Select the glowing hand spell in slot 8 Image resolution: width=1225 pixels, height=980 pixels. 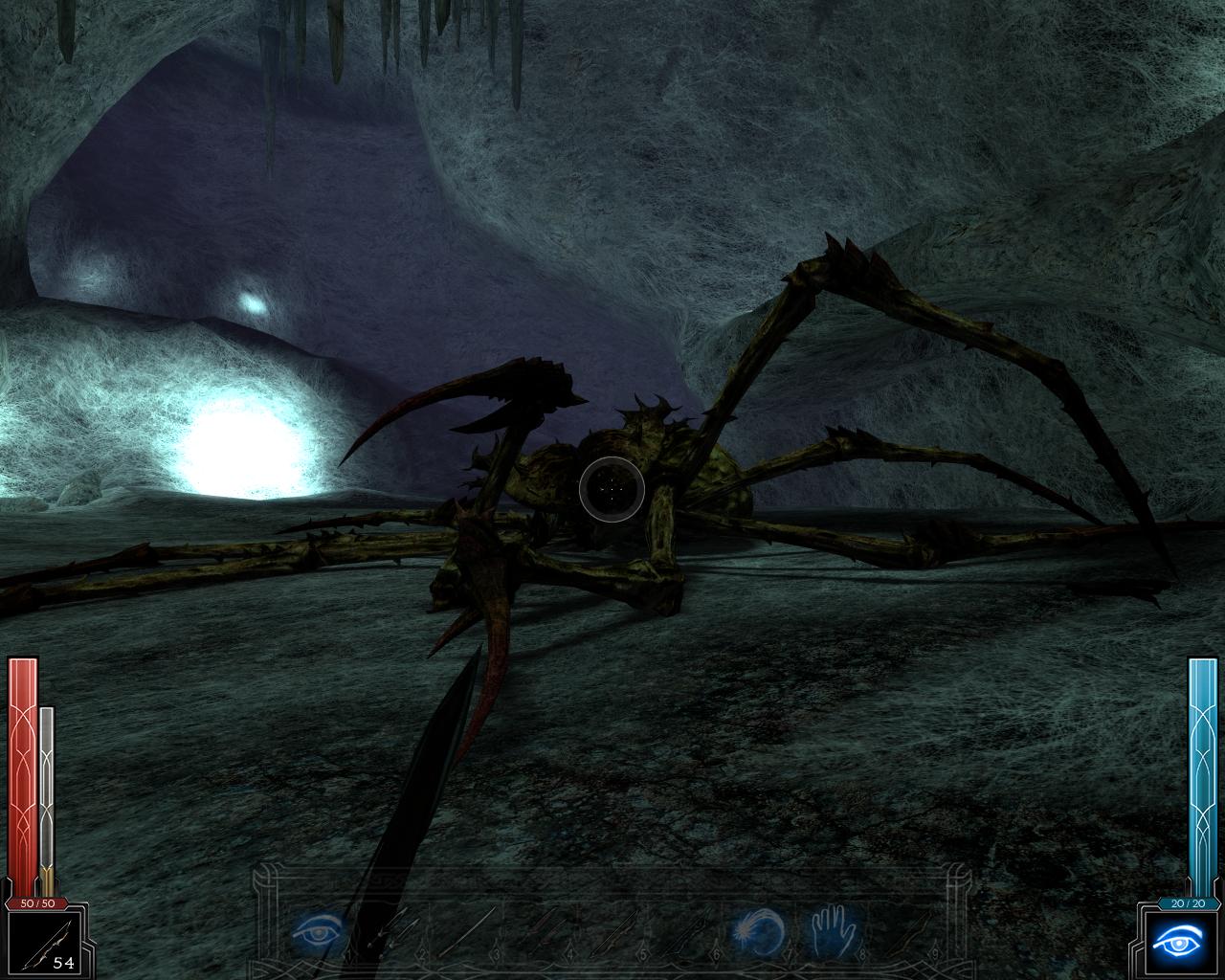point(832,930)
